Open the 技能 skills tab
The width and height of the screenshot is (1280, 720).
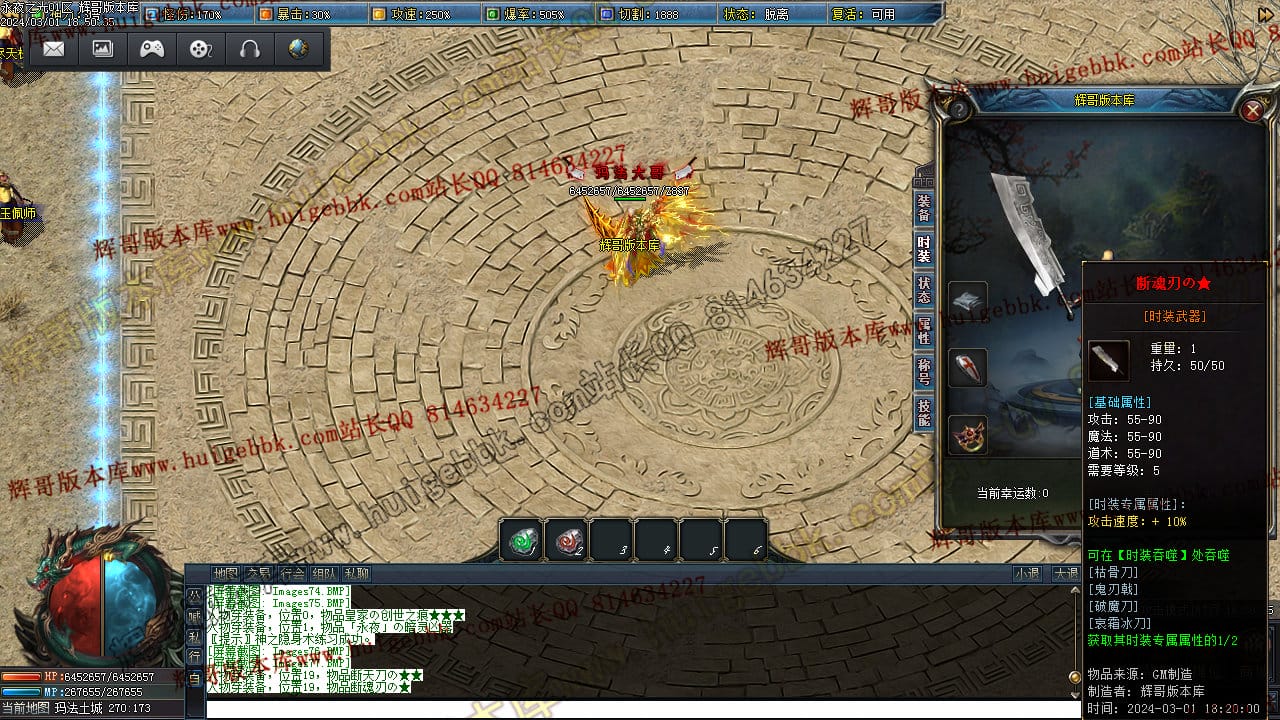pyautogui.click(x=924, y=413)
